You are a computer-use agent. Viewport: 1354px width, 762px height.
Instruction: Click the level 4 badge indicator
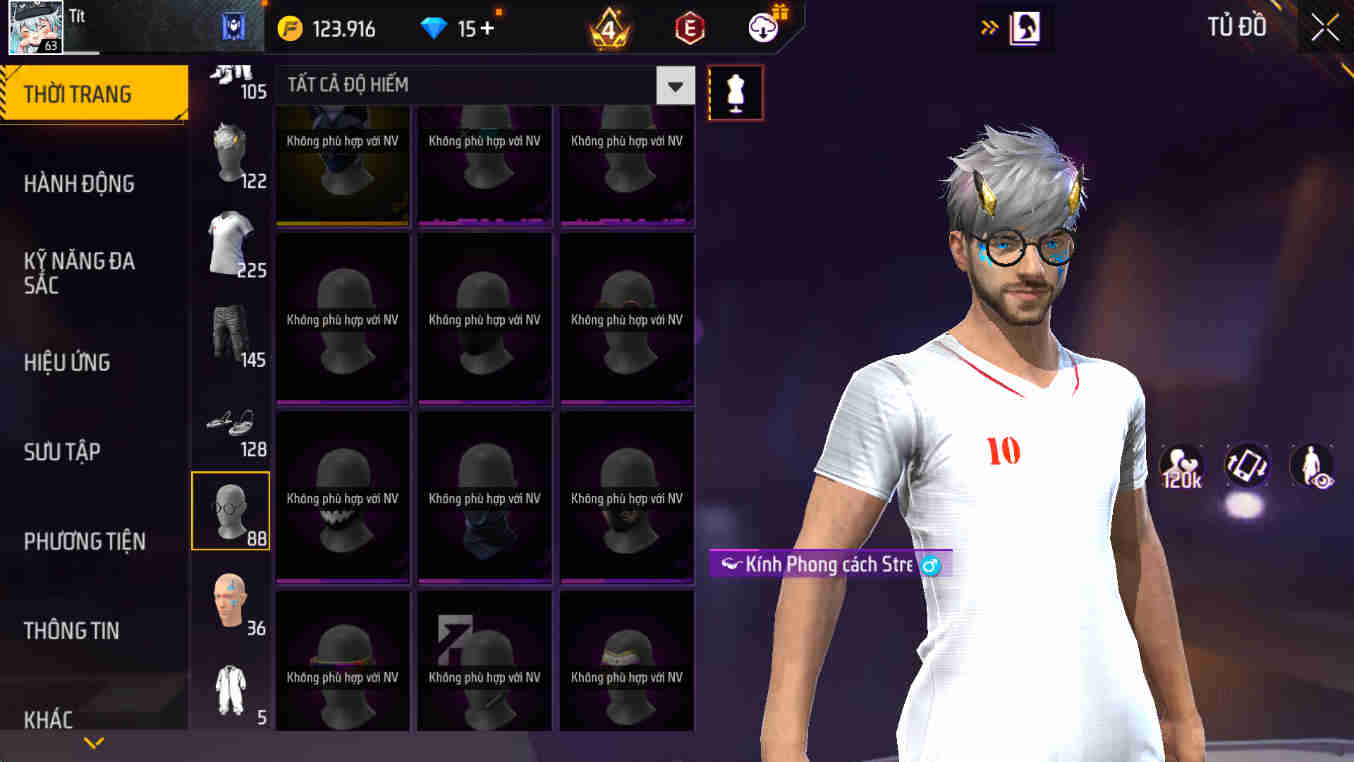607,28
